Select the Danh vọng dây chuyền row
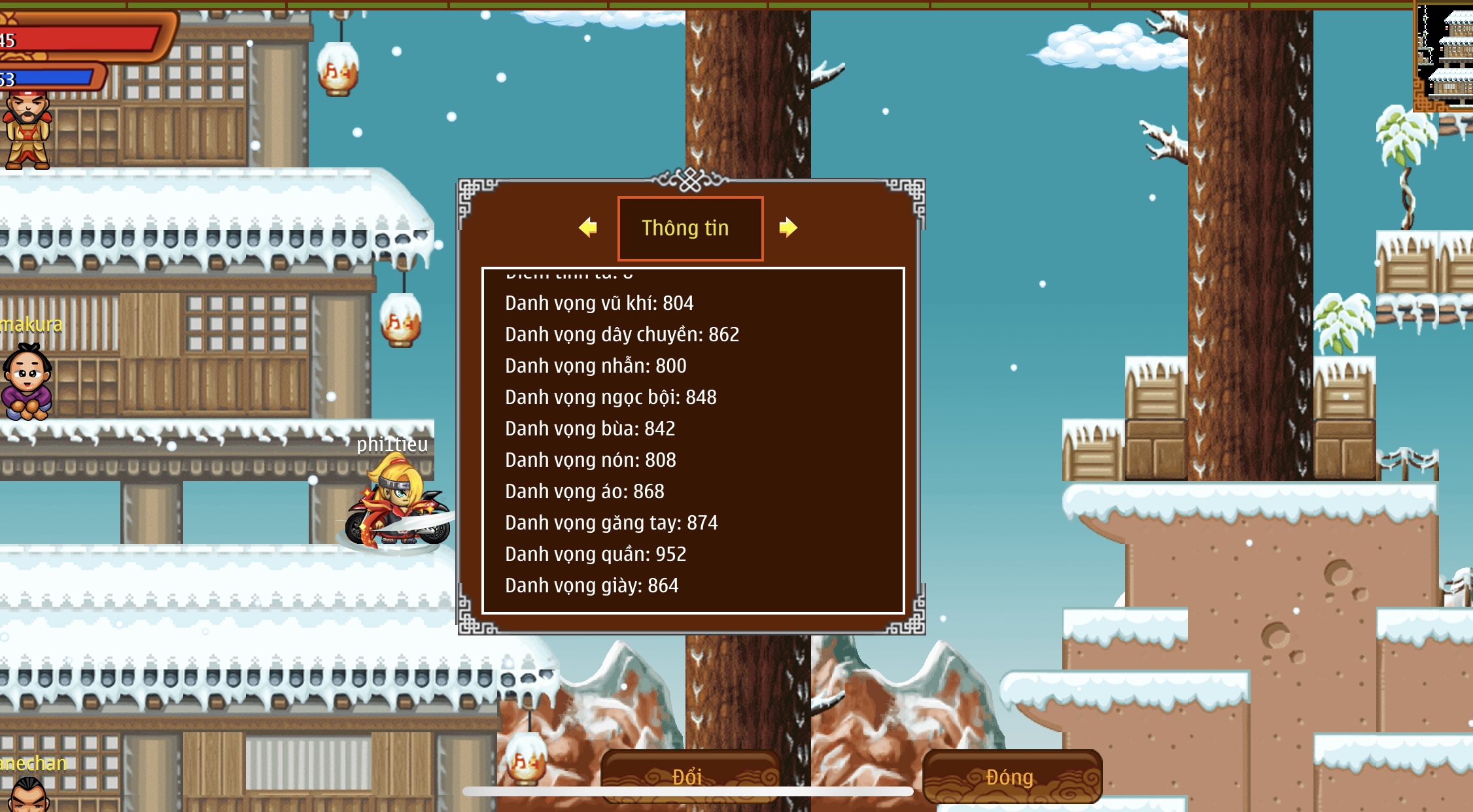The width and height of the screenshot is (1473, 812). click(622, 335)
